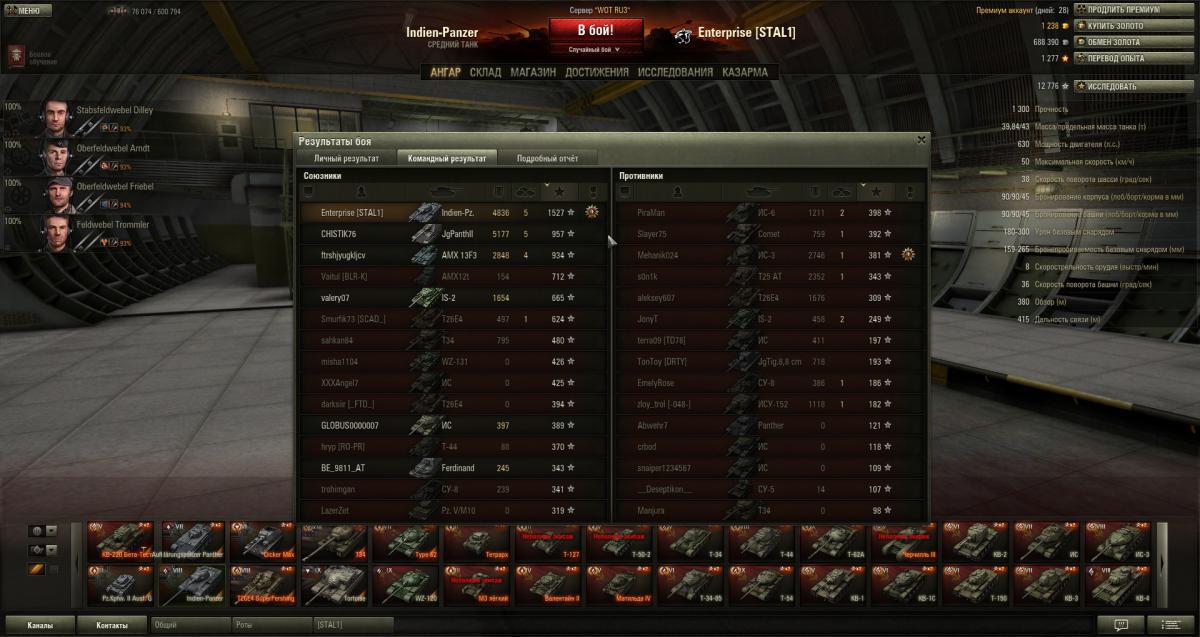The image size is (1200, 637).
Task: Go to the Склад section
Action: coord(485,72)
